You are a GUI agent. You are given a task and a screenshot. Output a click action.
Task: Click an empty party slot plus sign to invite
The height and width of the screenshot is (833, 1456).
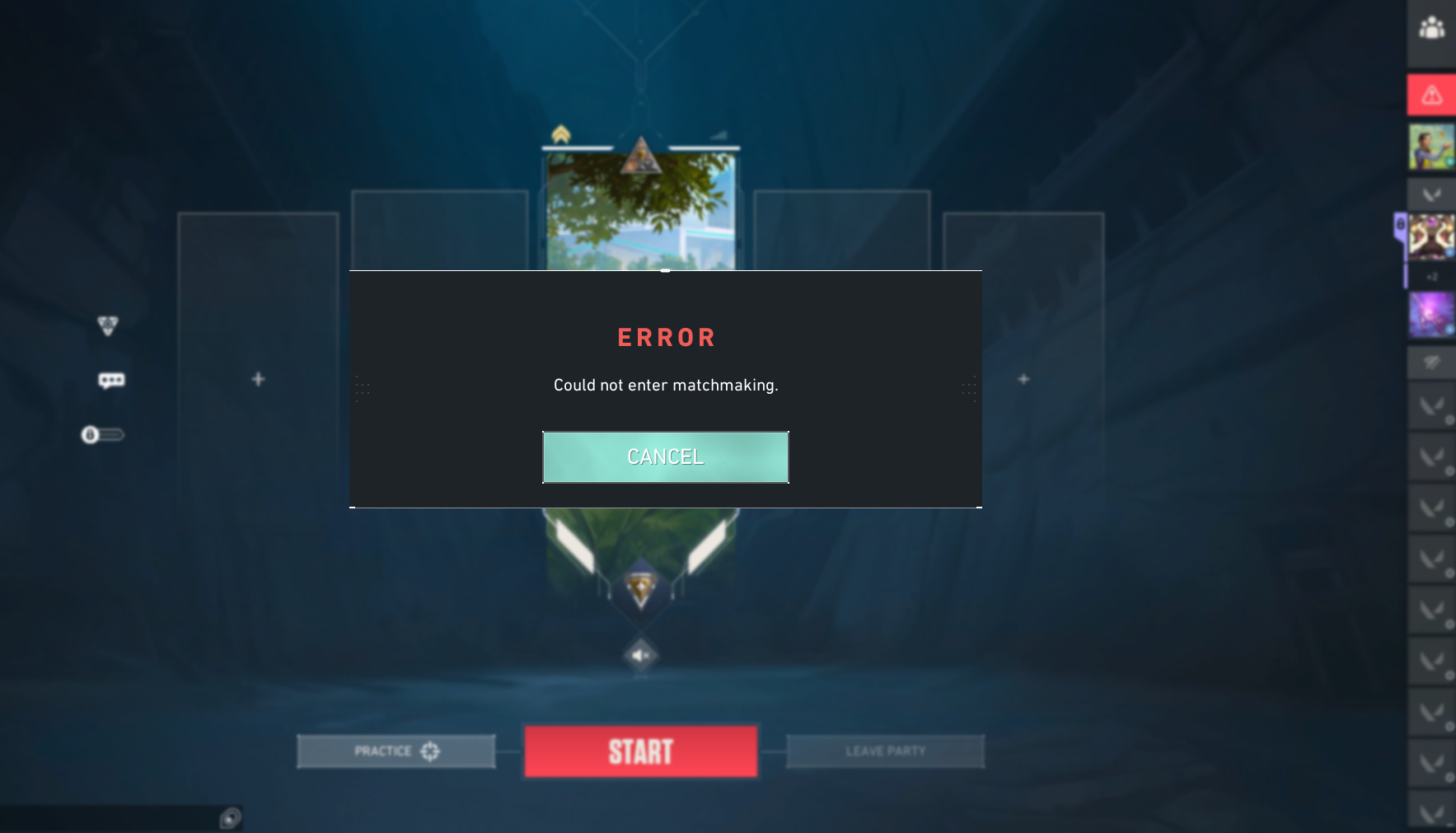pyautogui.click(x=257, y=378)
